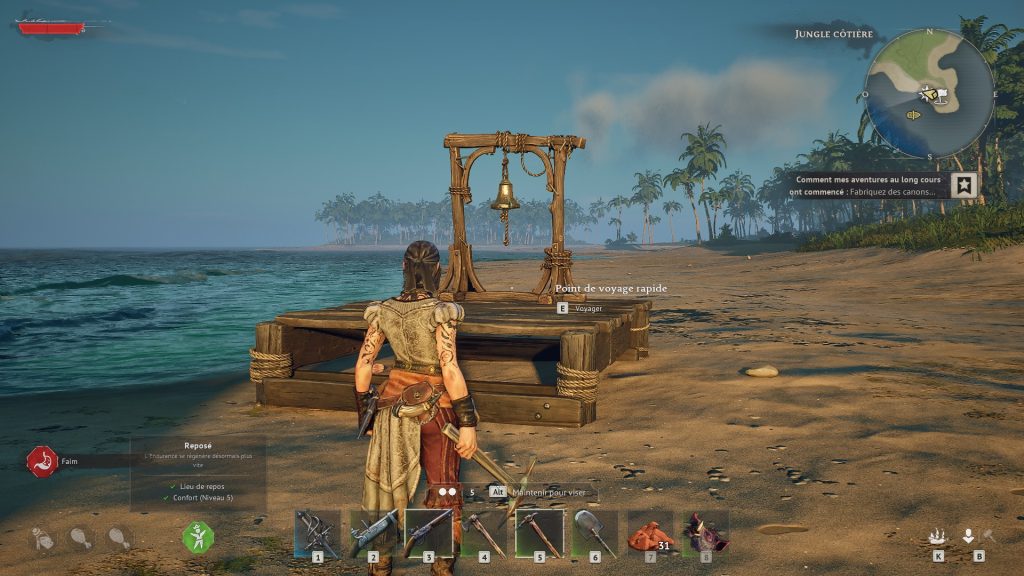Screen dimensions: 1024x576
Task: Use the orange item stack of 31
Action: pyautogui.click(x=649, y=533)
